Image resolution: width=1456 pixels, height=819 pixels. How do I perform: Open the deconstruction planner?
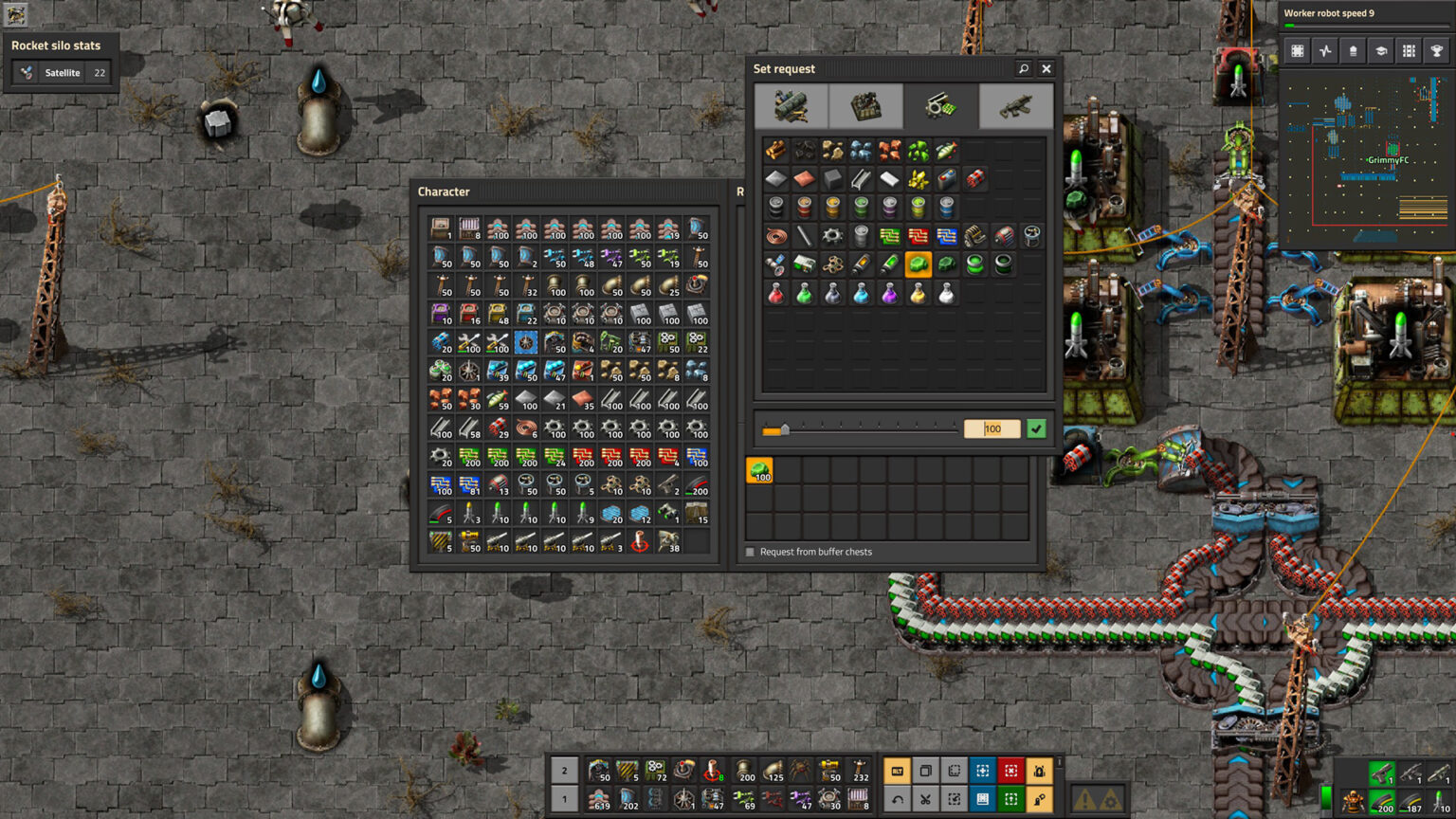point(1011,771)
